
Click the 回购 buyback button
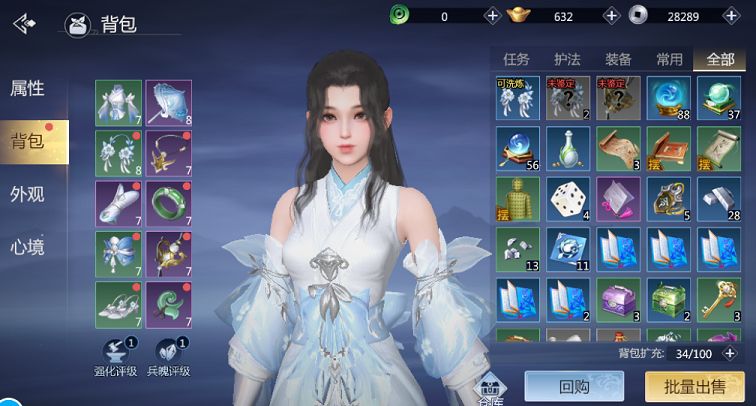(574, 386)
